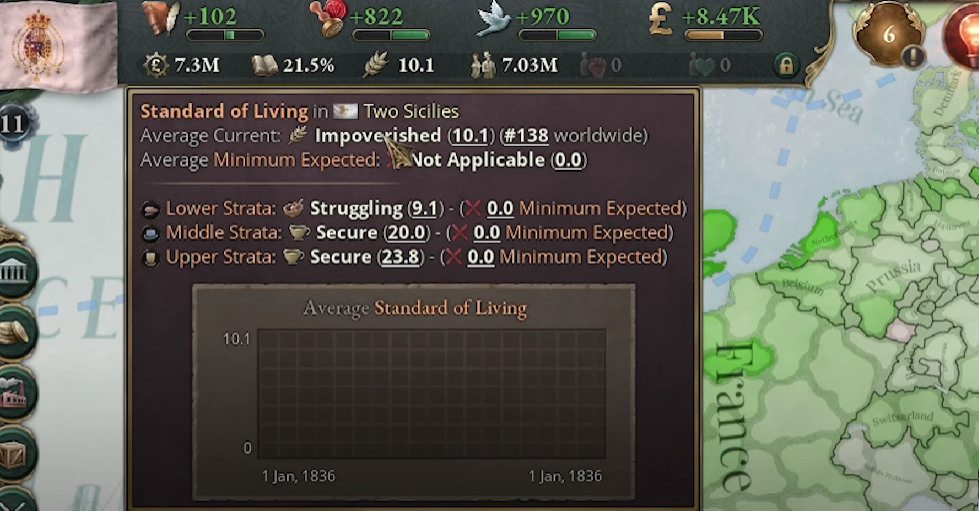Viewport: 979px width, 511px height.
Task: Open the Budget panel with the coins icon
Action: click(15, 330)
